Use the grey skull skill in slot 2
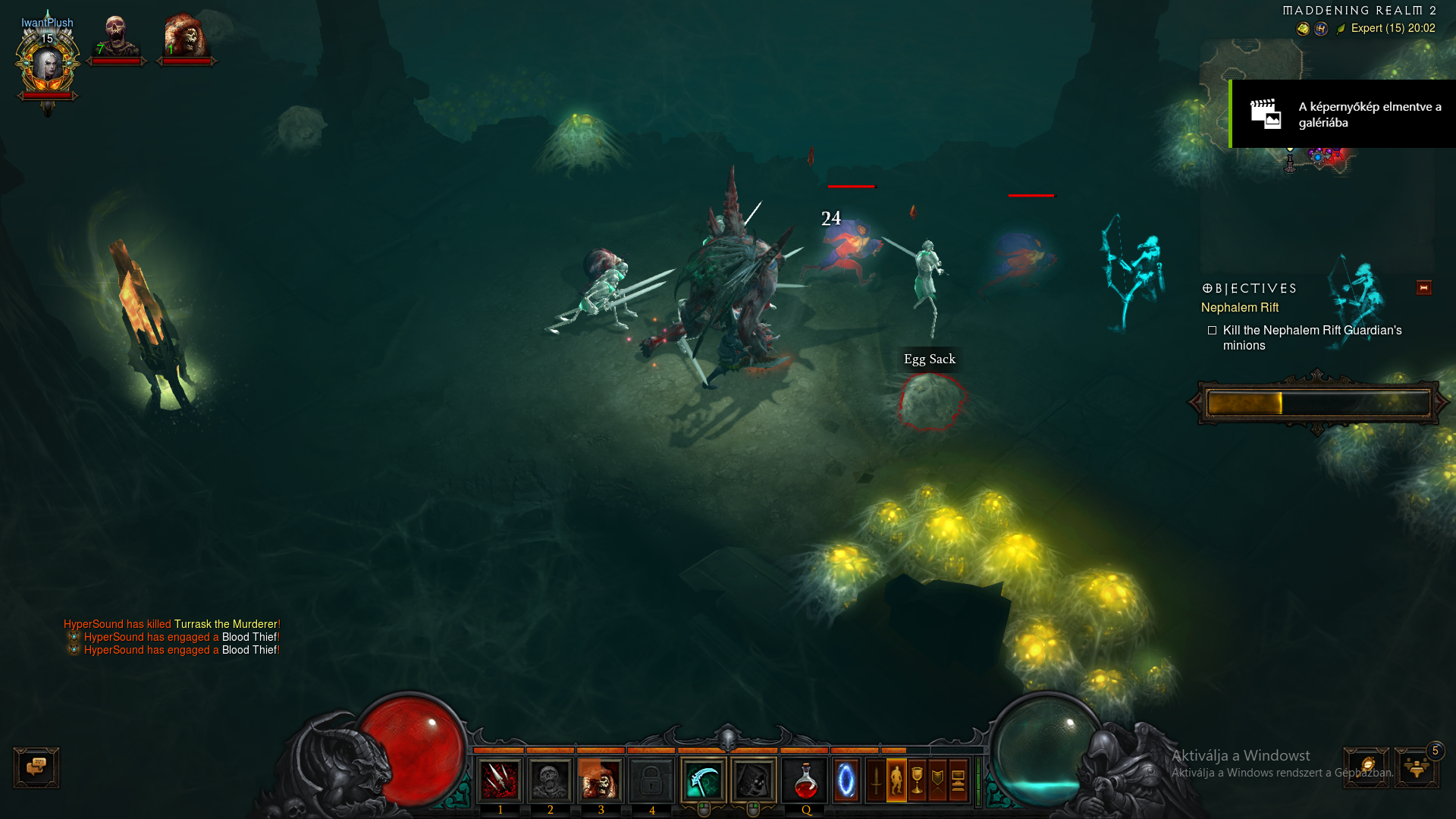Viewport: 1456px width, 819px height. [x=550, y=780]
